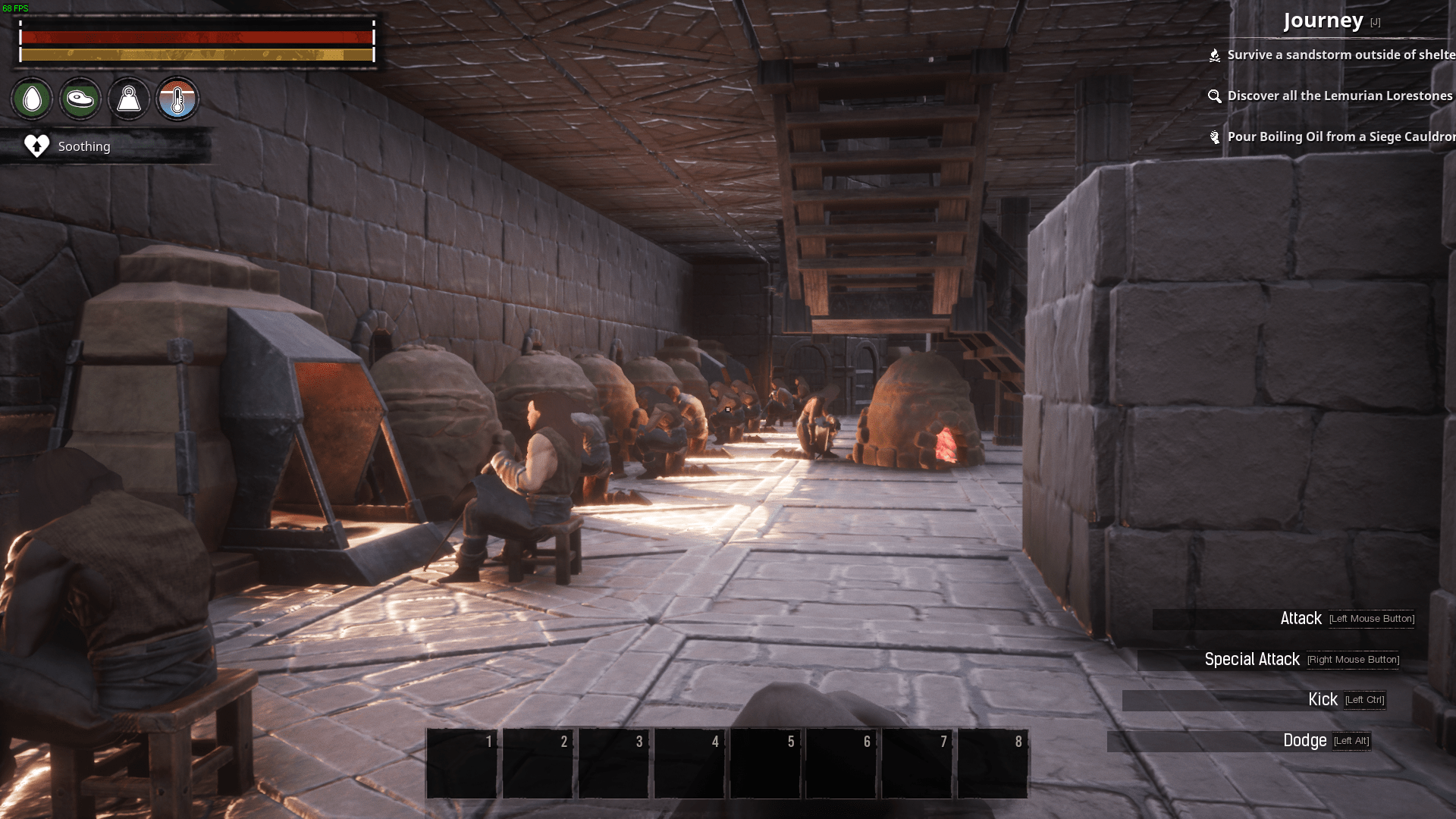
Task: Click the weight encumbrance icon
Action: pos(128,99)
